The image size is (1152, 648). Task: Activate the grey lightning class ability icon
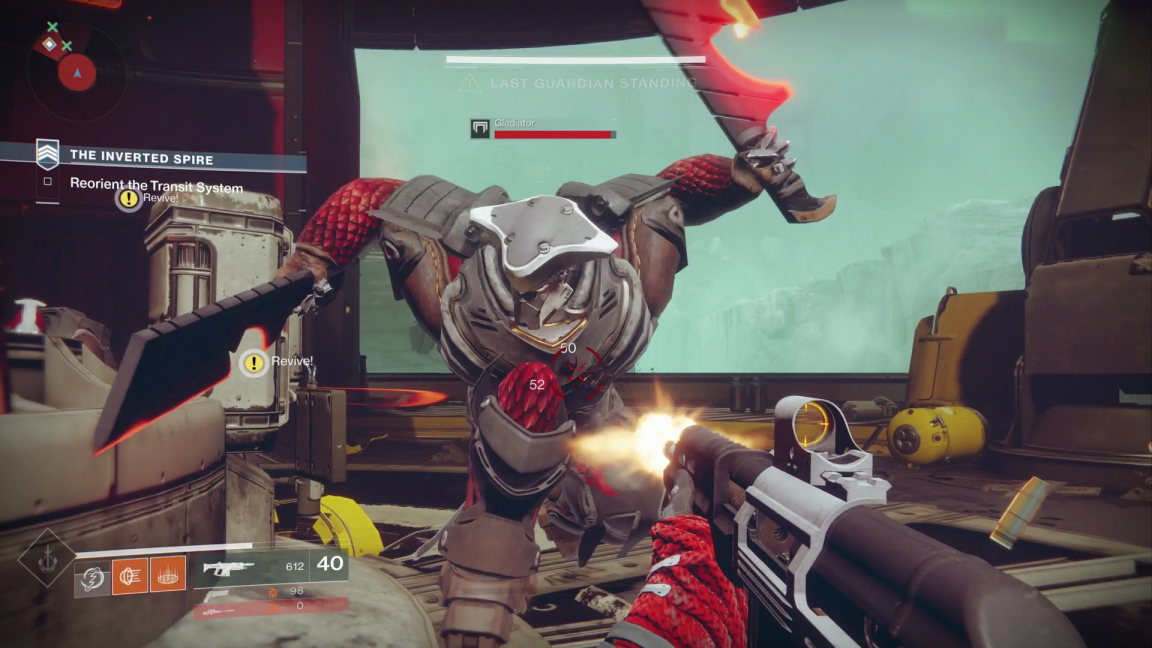[x=92, y=575]
